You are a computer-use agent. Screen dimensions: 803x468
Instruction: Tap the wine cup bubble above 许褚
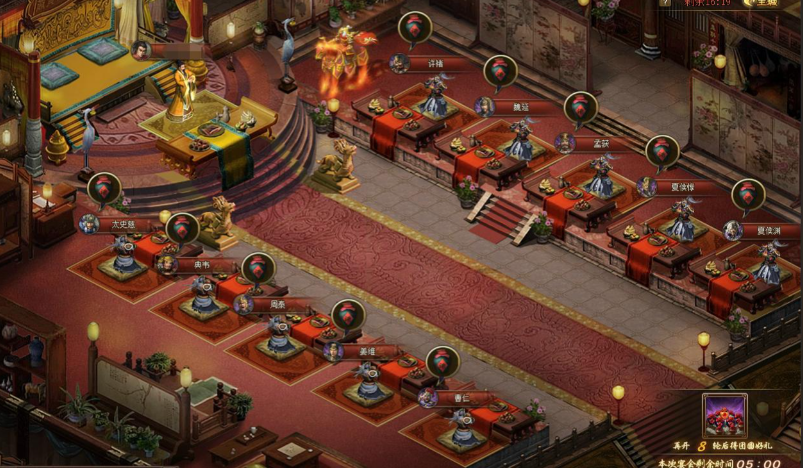click(415, 28)
